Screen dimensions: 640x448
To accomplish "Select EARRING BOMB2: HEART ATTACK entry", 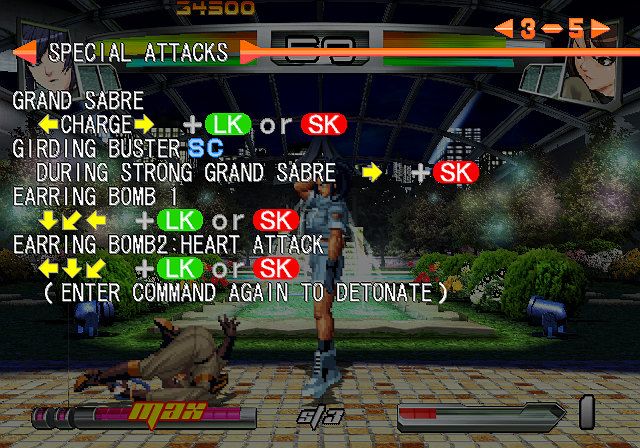I will 167,244.
